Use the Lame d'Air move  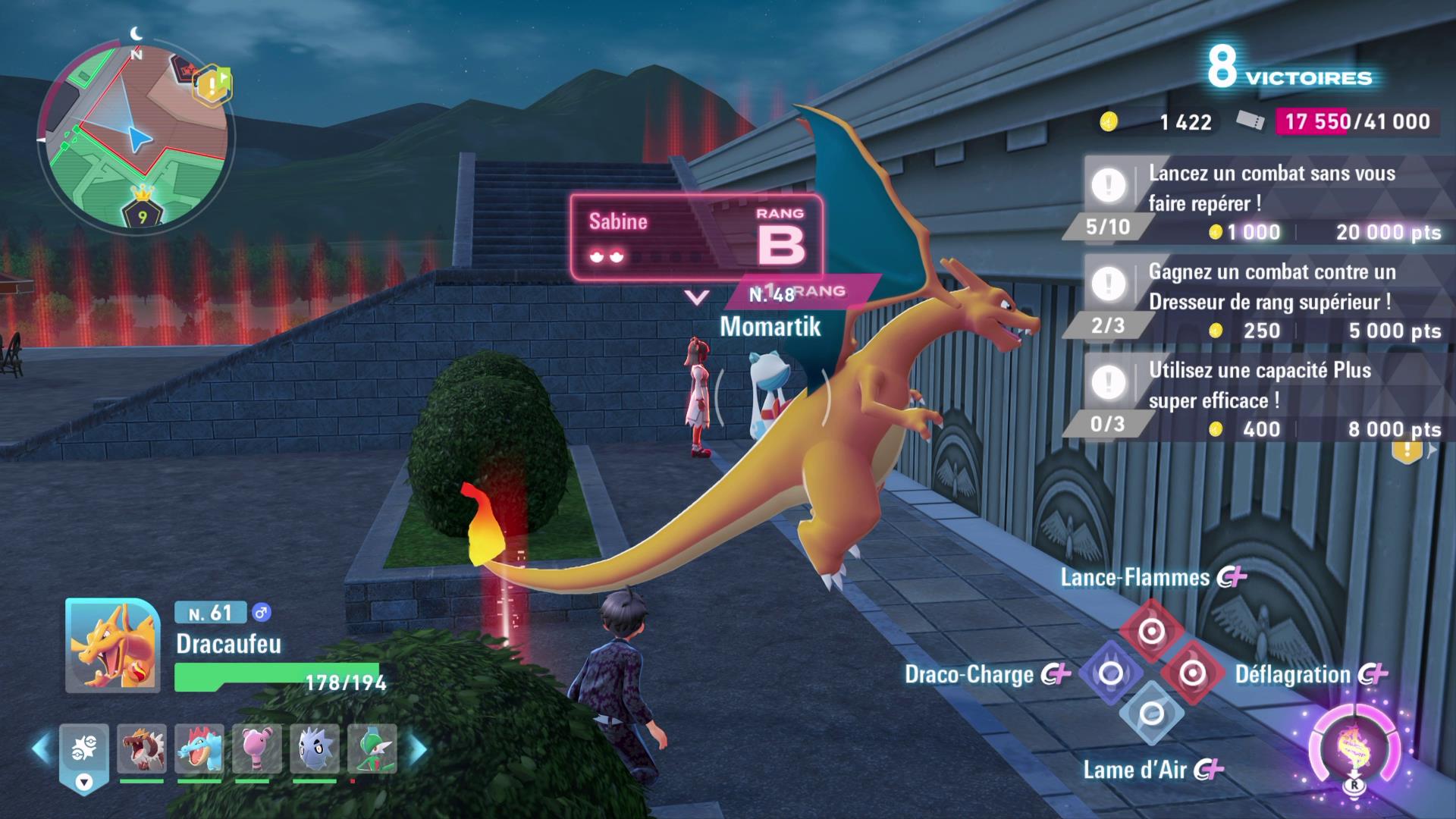[x=1151, y=714]
